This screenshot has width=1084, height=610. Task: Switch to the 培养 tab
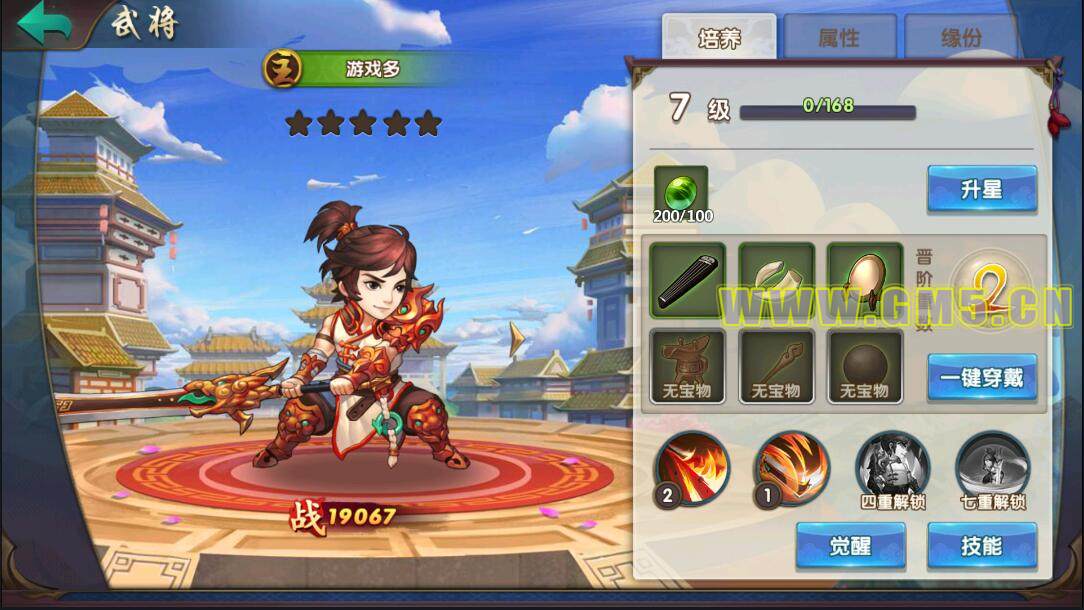click(719, 37)
